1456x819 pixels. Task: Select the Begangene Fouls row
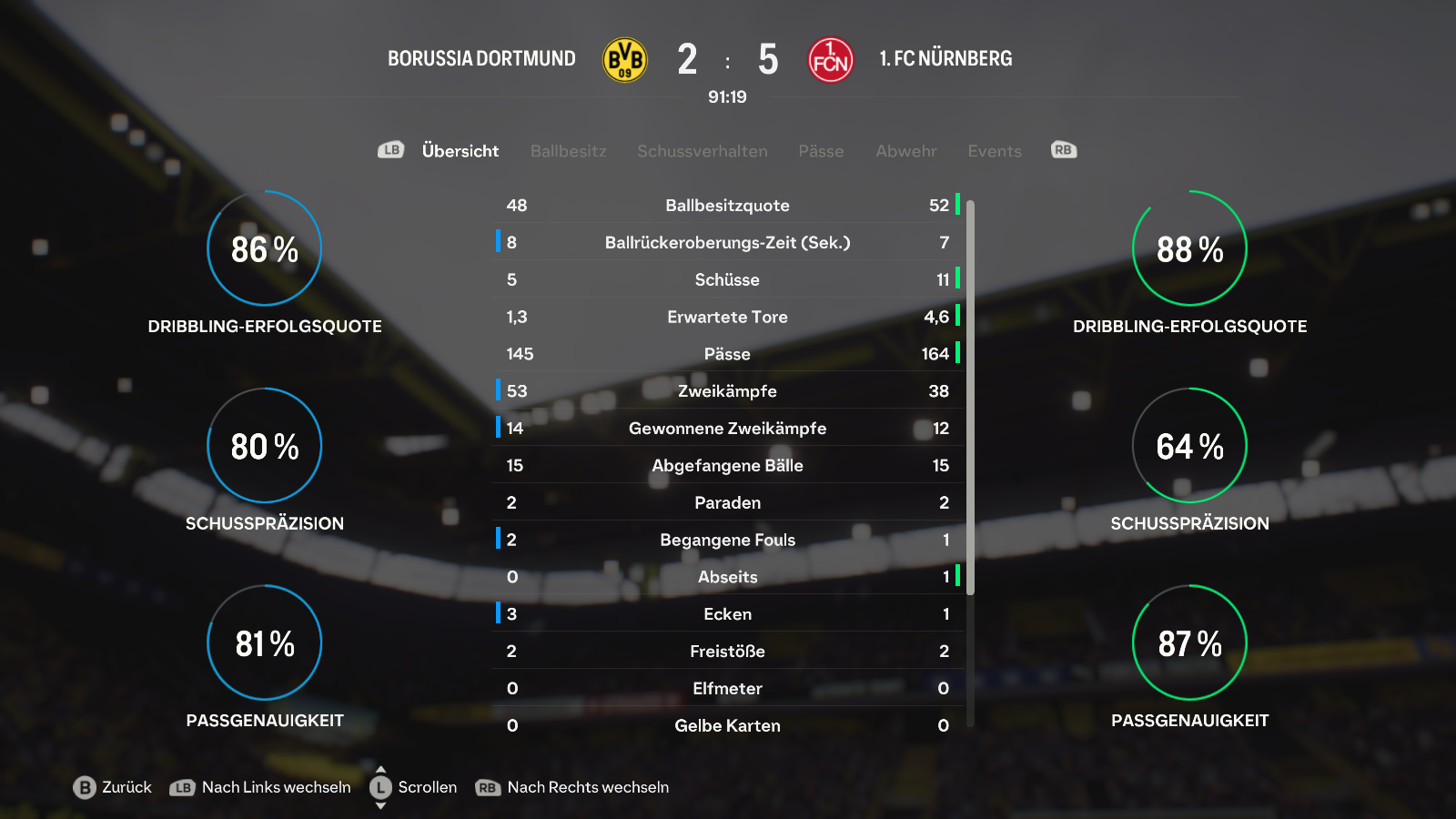click(727, 540)
